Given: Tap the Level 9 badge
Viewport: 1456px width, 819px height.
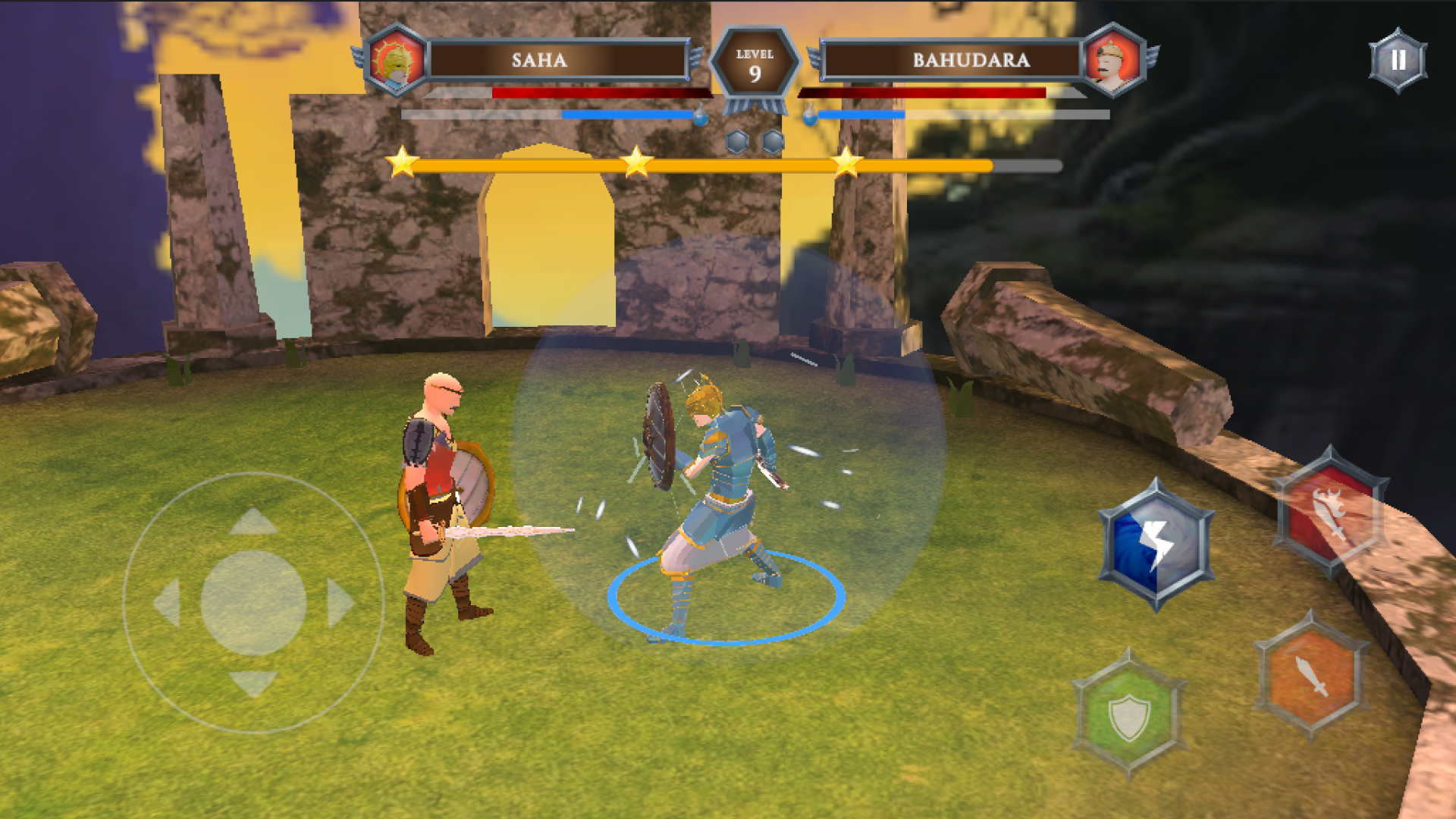Looking at the screenshot, I should coord(756,61).
